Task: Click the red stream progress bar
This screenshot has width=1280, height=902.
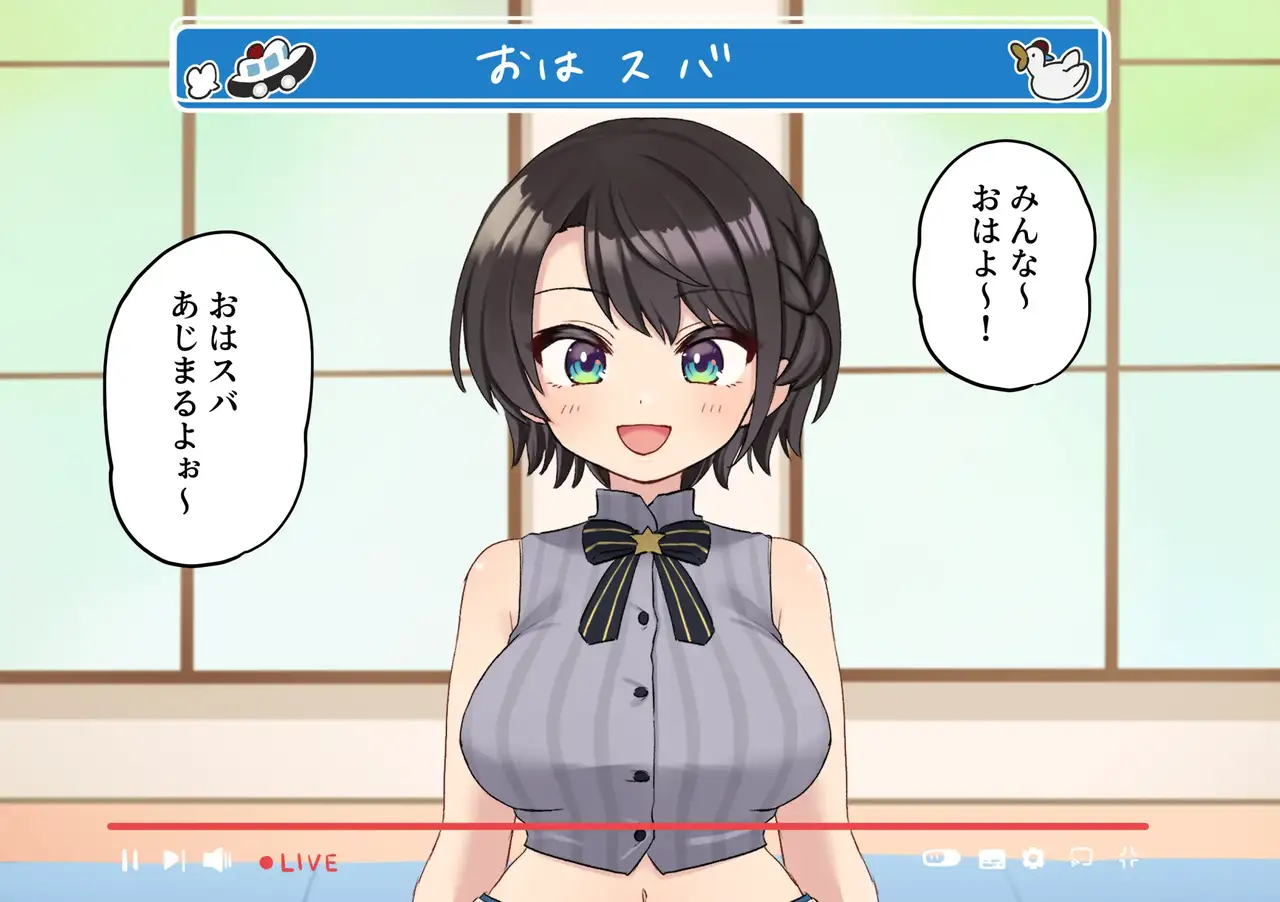Action: pos(628,826)
